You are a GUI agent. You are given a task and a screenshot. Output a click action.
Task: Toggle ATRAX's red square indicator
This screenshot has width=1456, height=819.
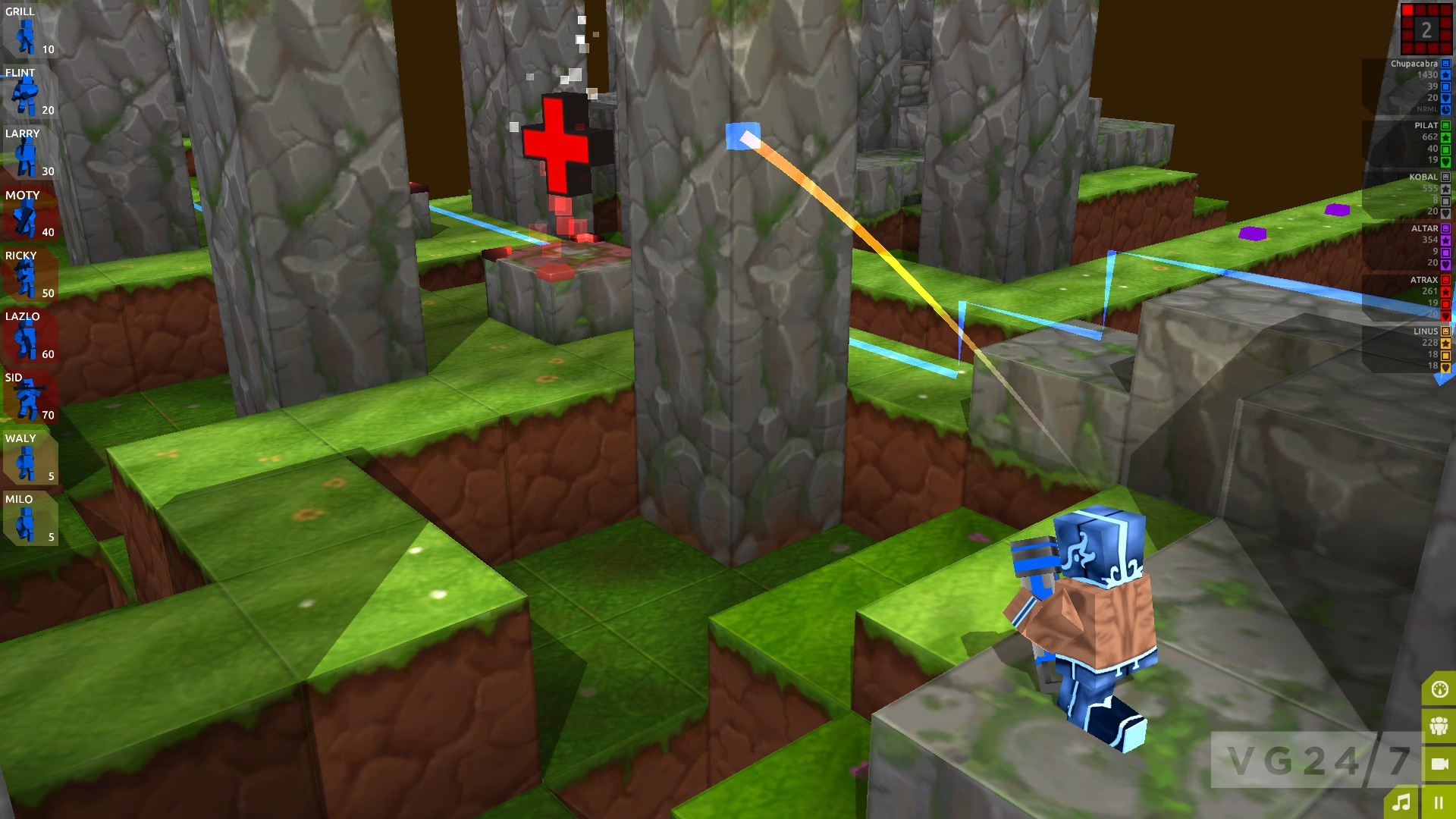pos(1445,304)
